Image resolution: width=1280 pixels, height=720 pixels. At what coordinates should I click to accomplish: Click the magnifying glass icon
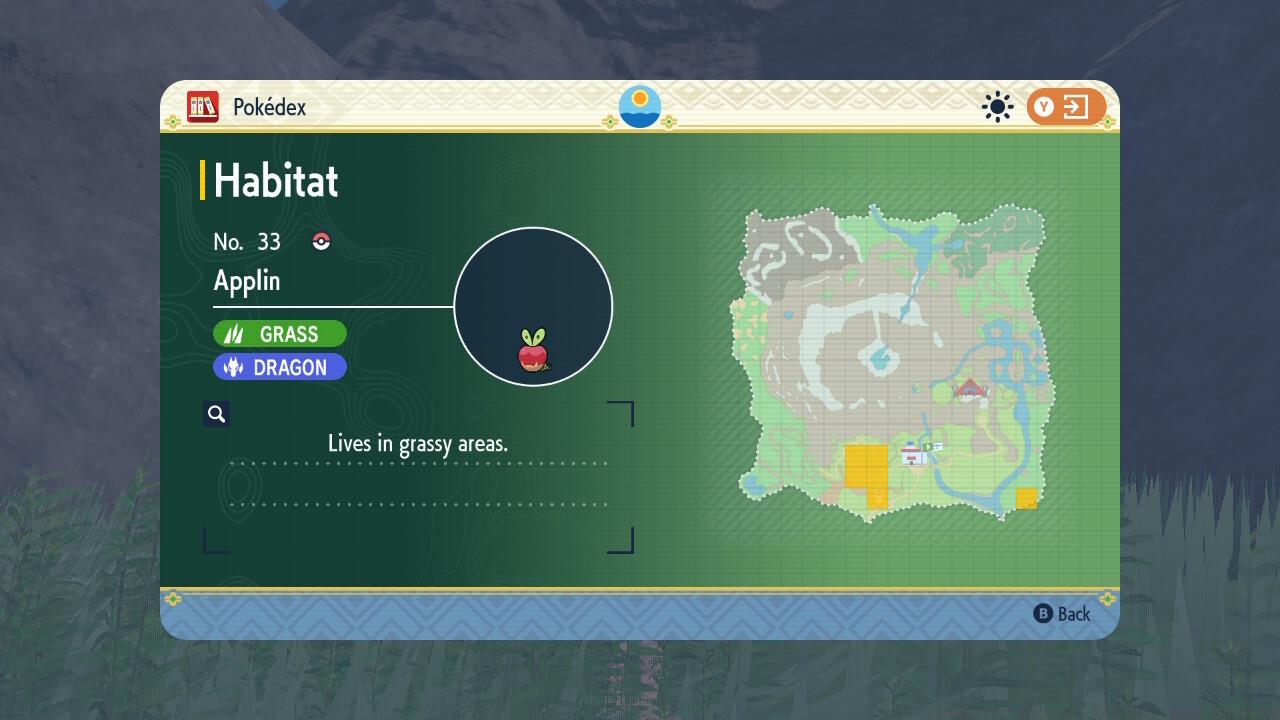[x=217, y=414]
